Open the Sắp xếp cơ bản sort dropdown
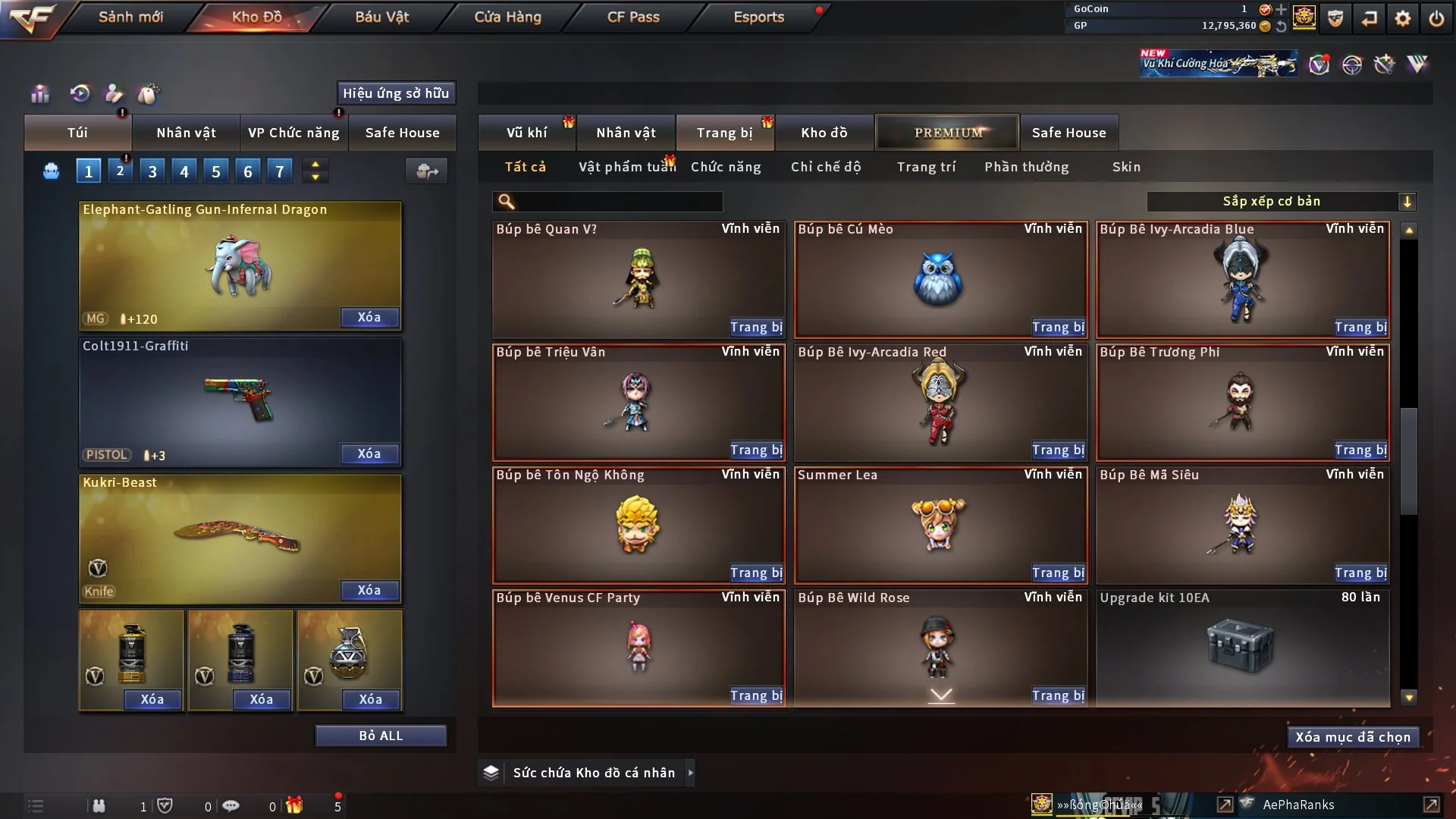Viewport: 1456px width, 819px height. (x=1281, y=201)
